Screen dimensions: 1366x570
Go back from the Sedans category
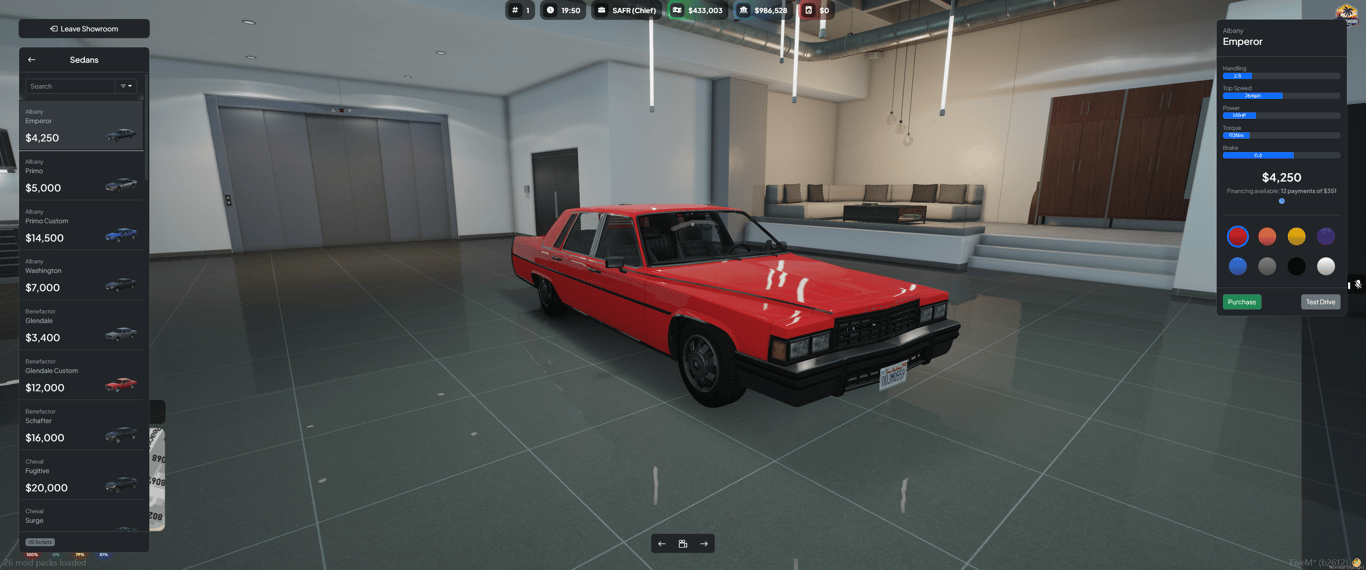click(32, 60)
